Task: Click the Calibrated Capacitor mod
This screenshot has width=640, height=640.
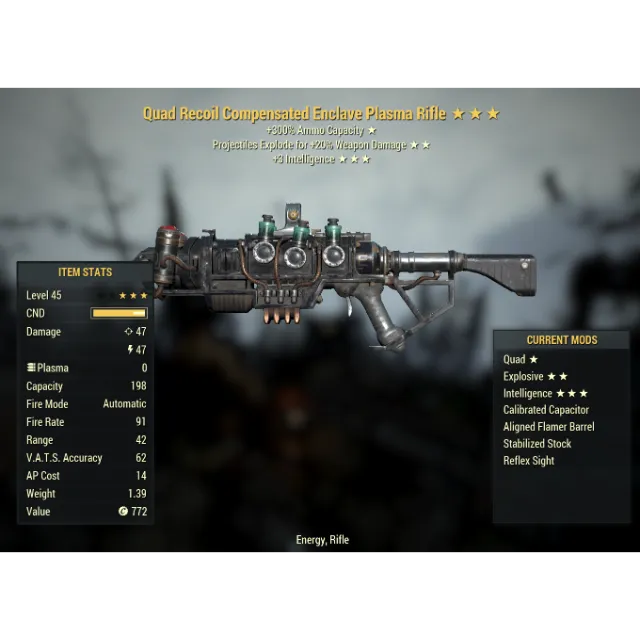Action: click(546, 410)
